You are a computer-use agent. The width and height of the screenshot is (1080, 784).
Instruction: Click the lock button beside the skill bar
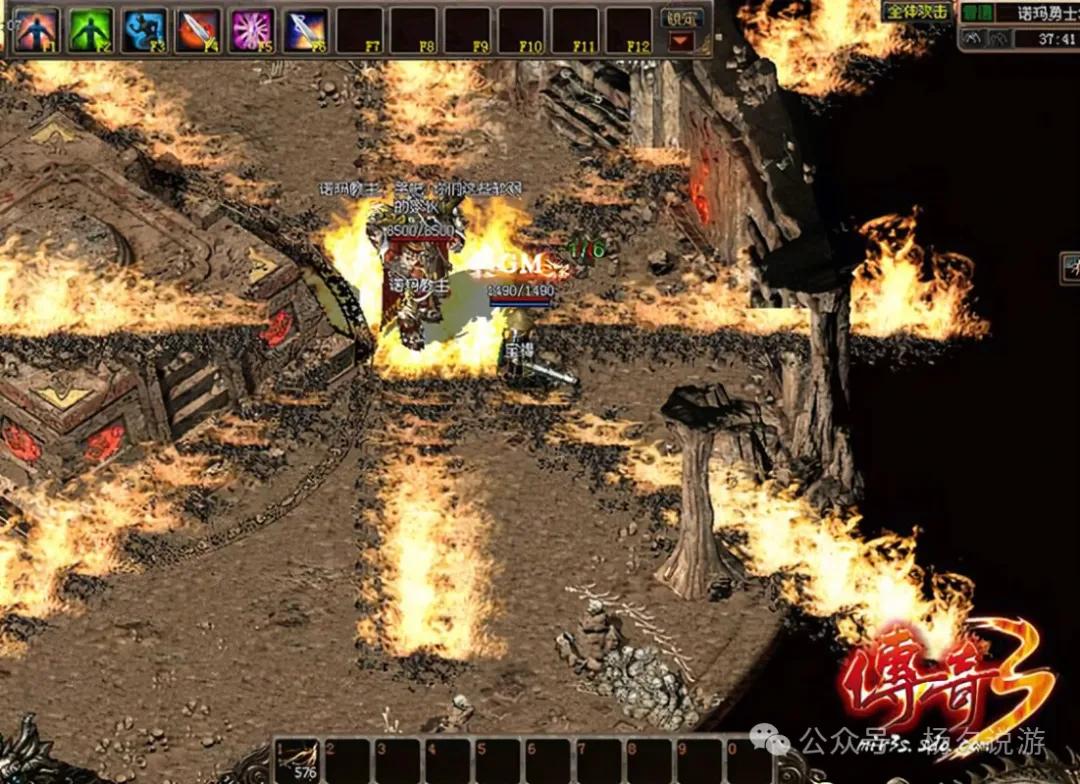683,18
